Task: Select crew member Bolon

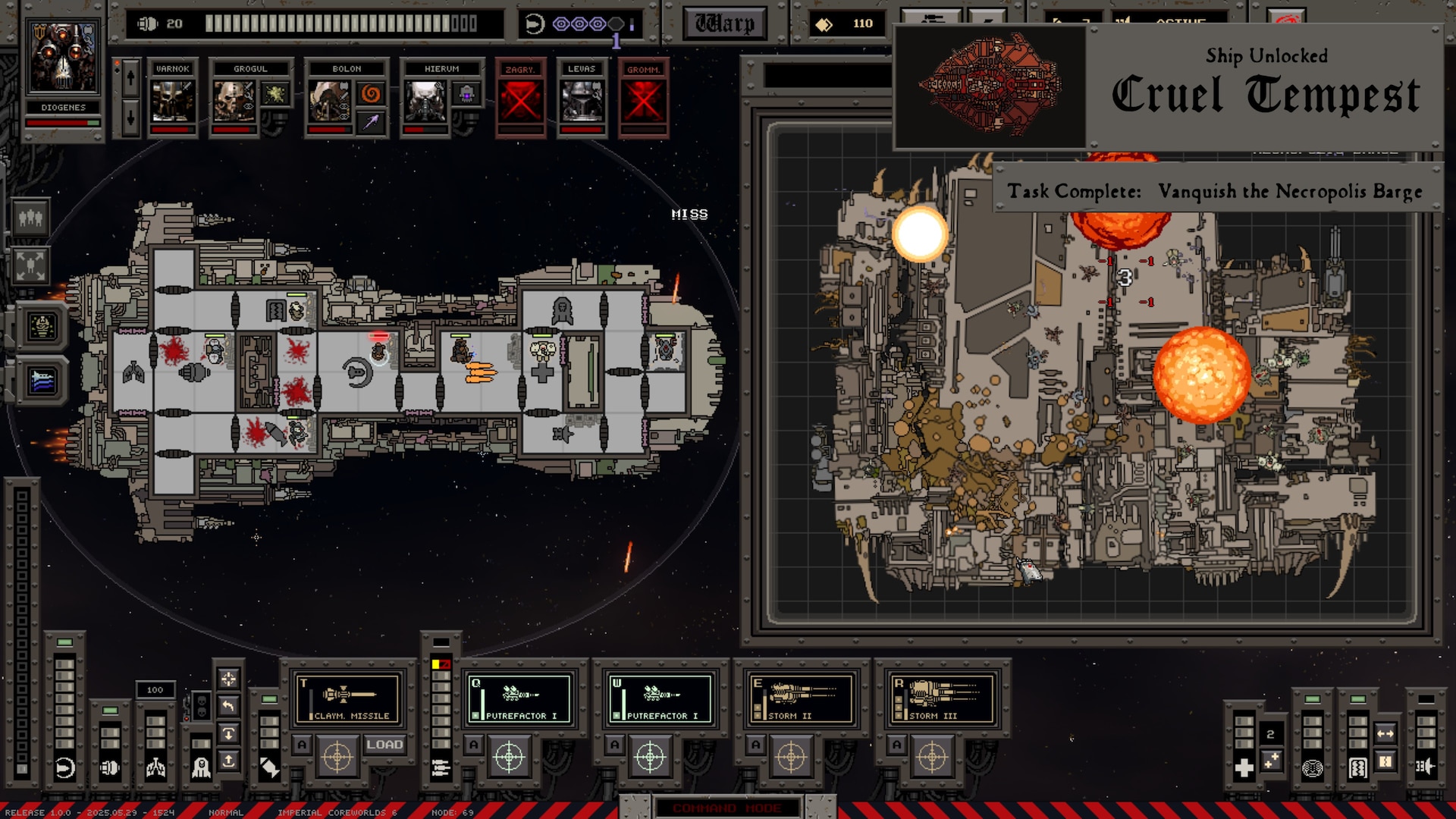Action: 329,102
